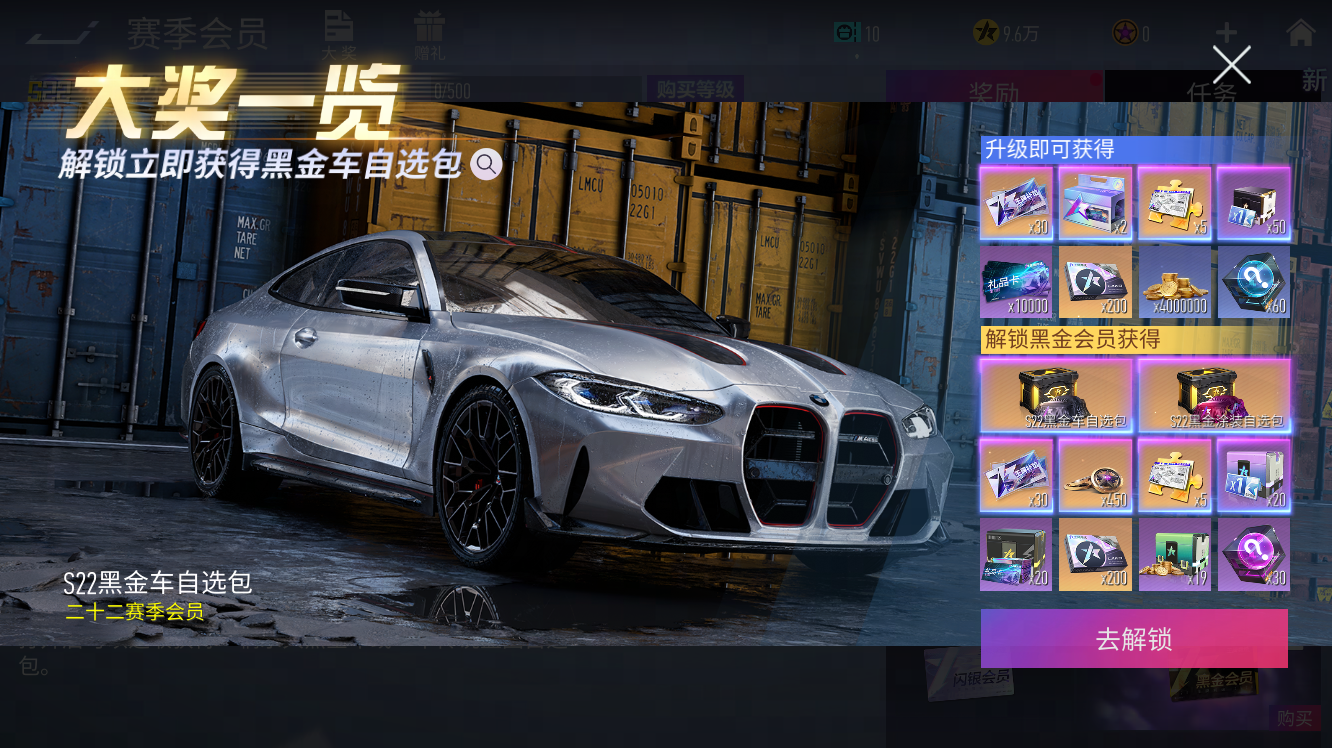This screenshot has width=1332, height=748.
Task: Open the magnifier search icon beside 黑金车自选包 text
Action: pos(487,164)
